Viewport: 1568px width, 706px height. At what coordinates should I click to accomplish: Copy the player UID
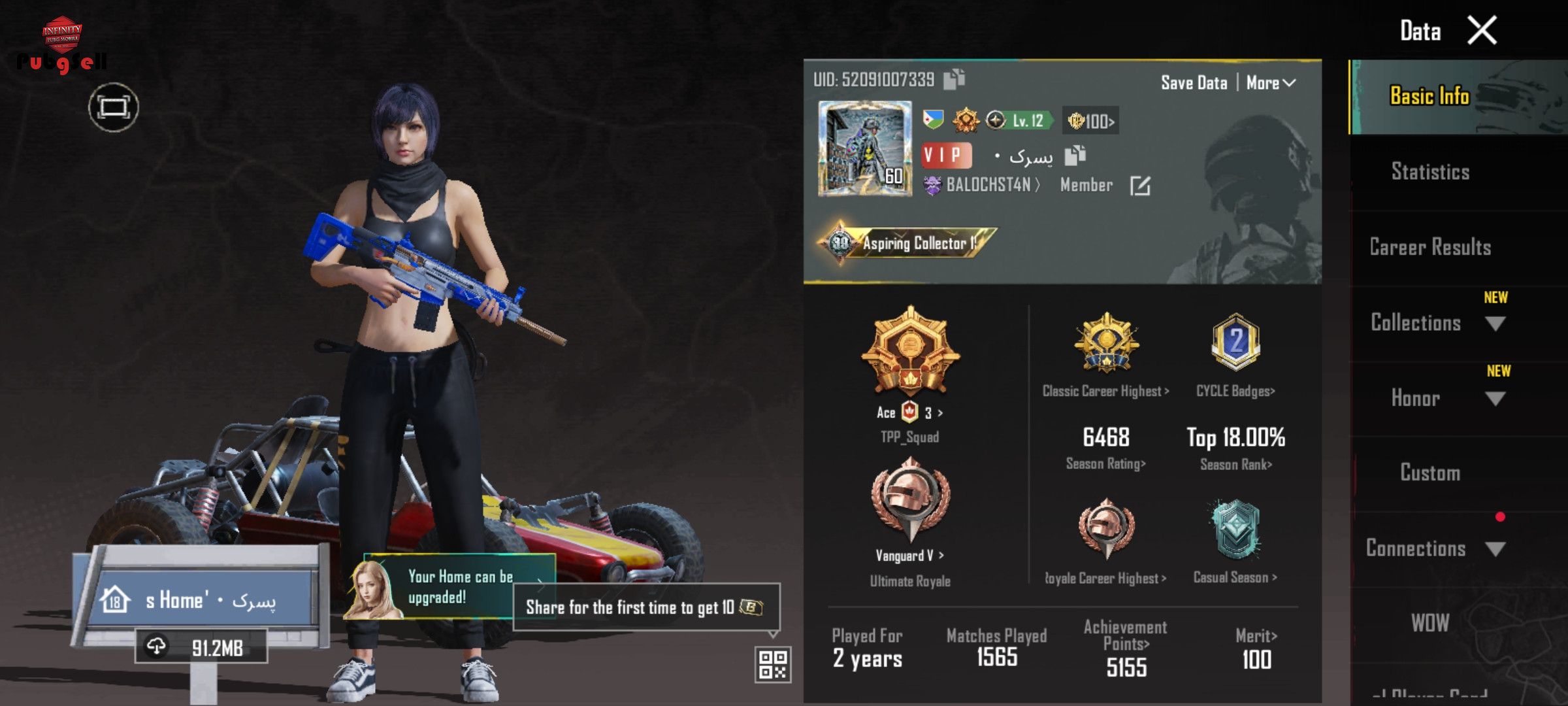pos(954,79)
